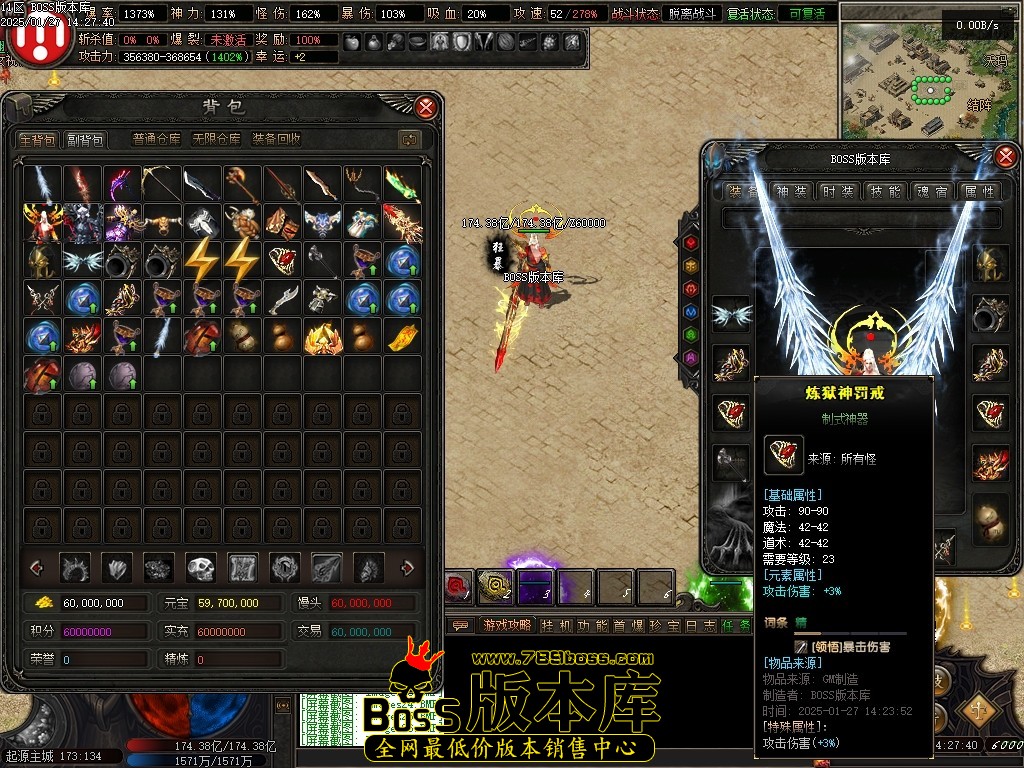The height and width of the screenshot is (768, 1024).
Task: Select the white ice wings equipment slot
Action: tap(731, 315)
